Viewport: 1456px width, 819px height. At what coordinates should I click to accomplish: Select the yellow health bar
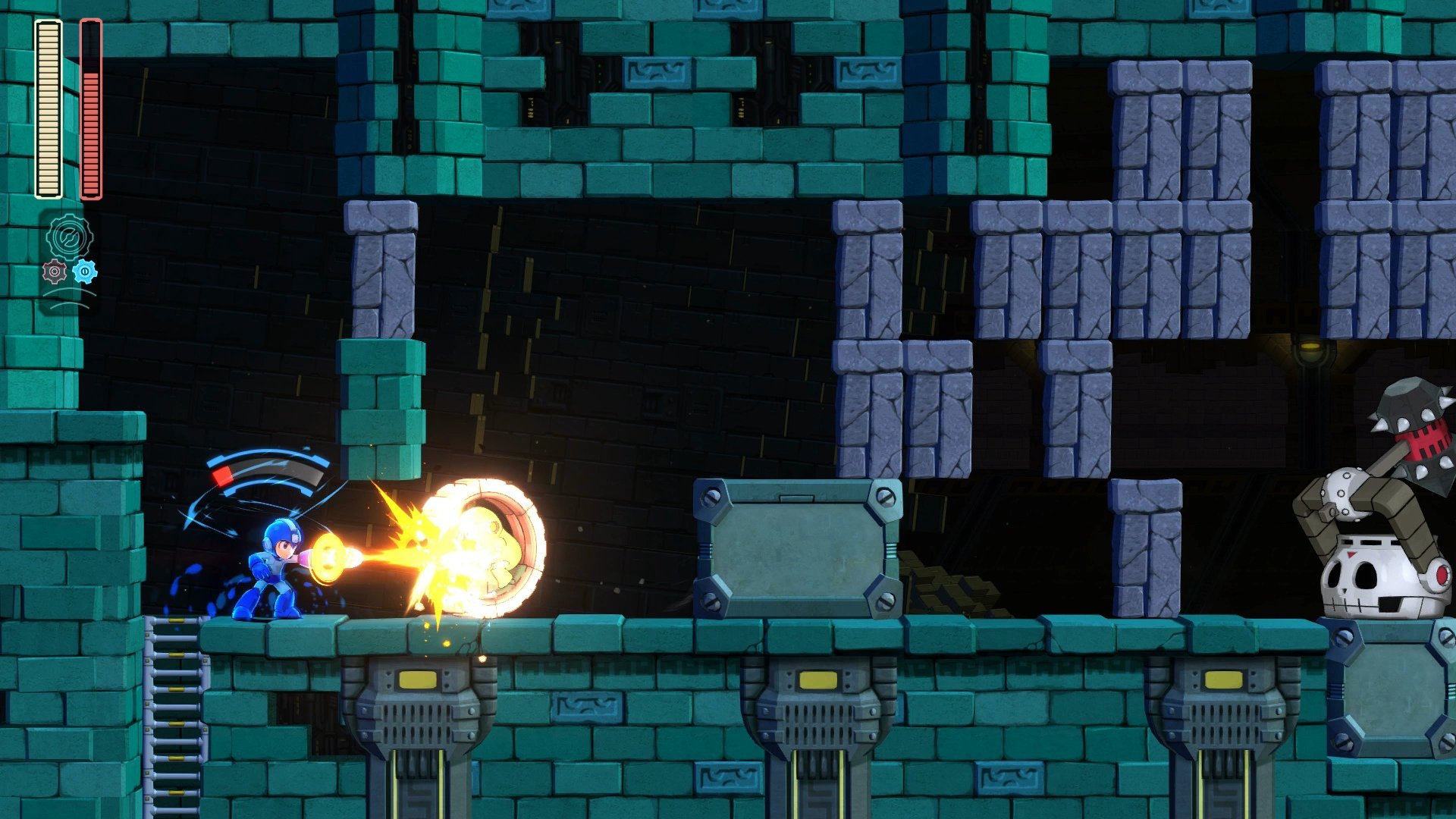47,106
